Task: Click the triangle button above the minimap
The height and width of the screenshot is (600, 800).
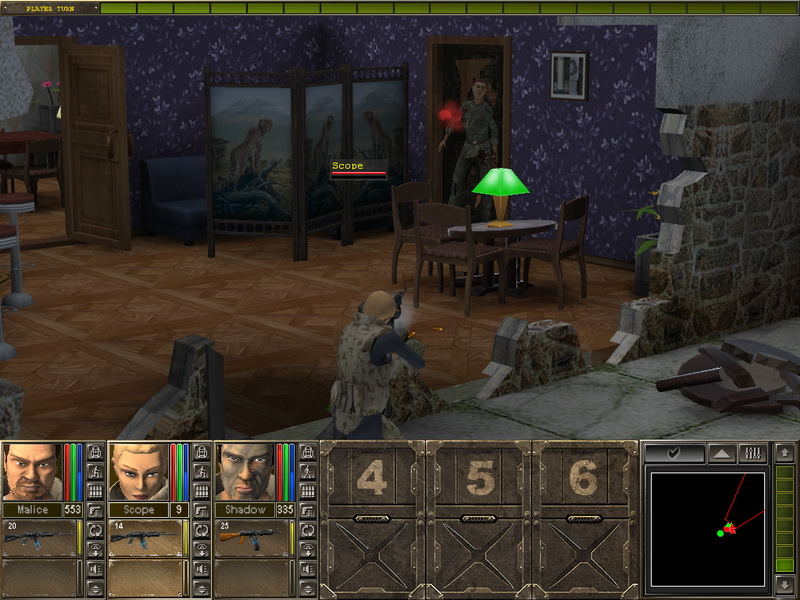Action: (x=722, y=453)
